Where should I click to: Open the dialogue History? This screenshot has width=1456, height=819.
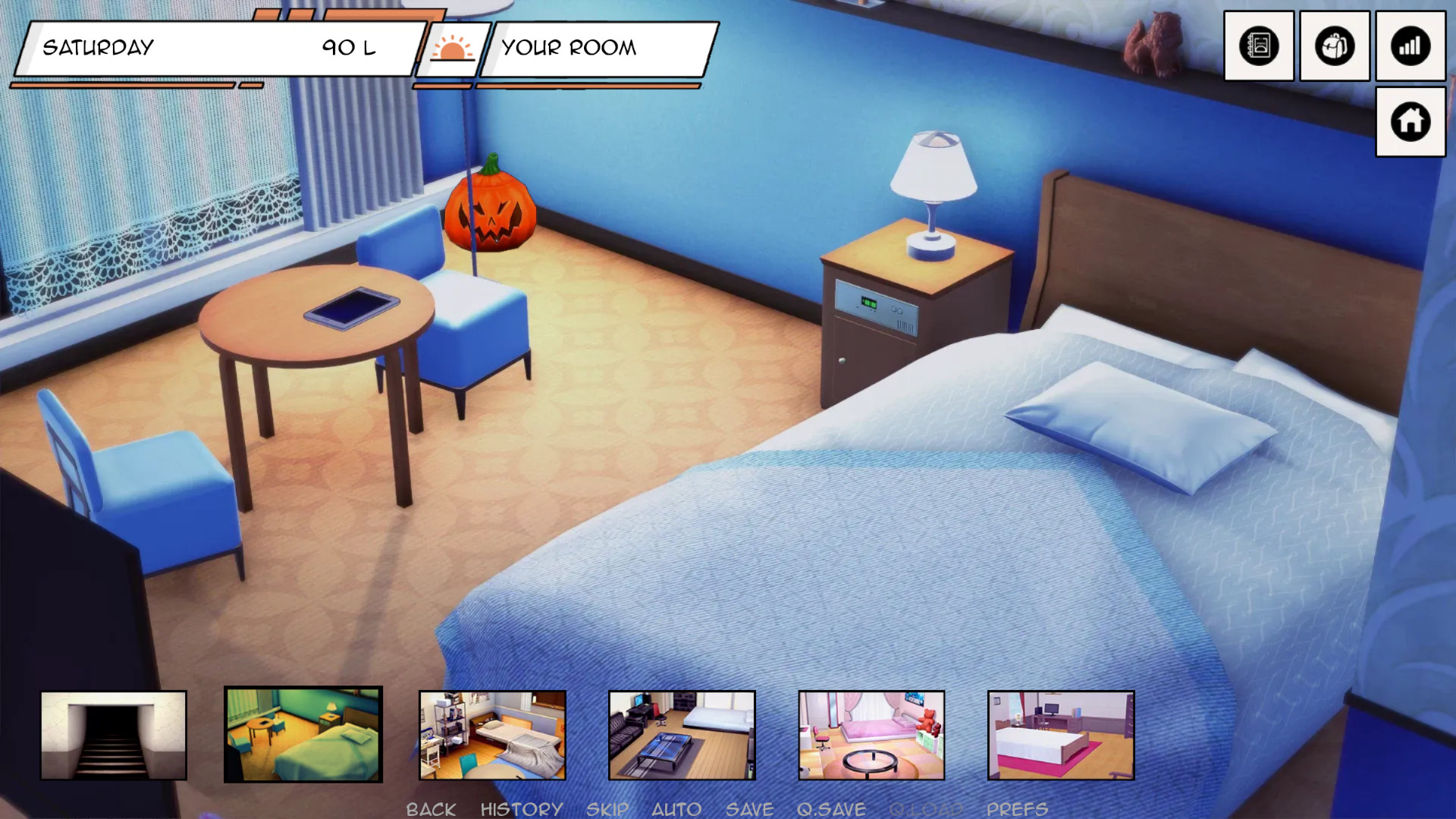(x=522, y=809)
